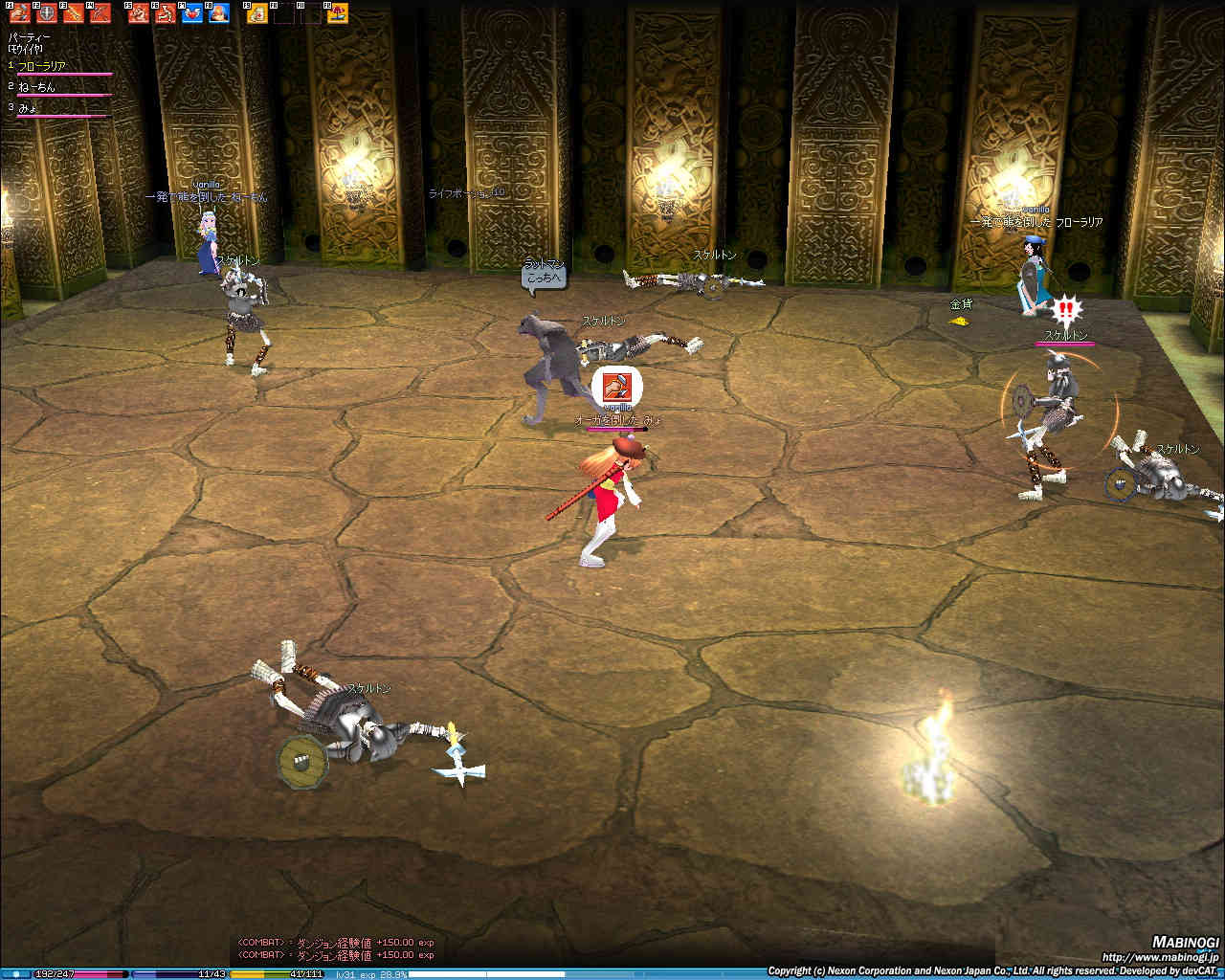The height and width of the screenshot is (980, 1225).
Task: Activate the F1 fist attack skill
Action: pos(20,13)
